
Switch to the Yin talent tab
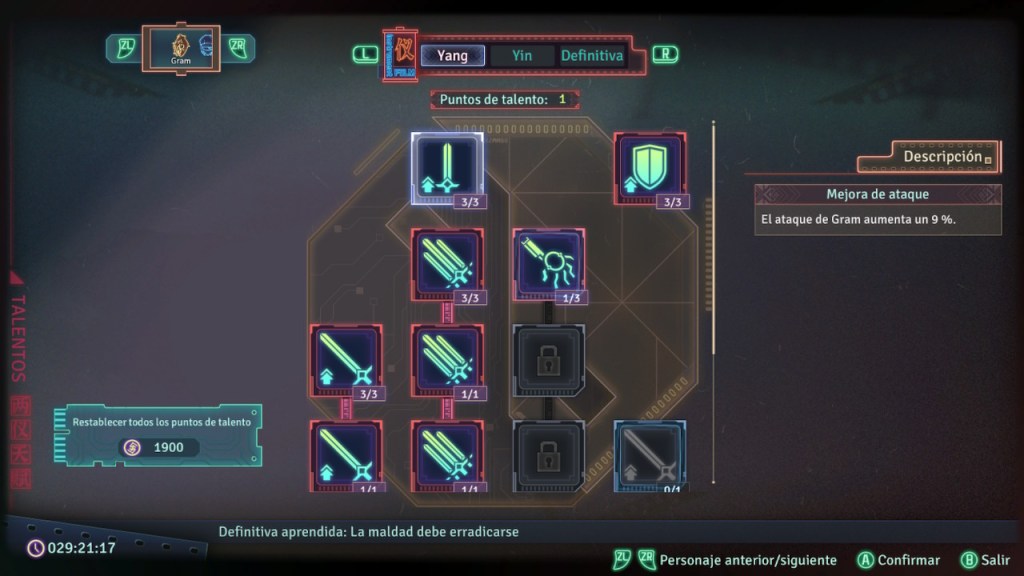tap(522, 56)
